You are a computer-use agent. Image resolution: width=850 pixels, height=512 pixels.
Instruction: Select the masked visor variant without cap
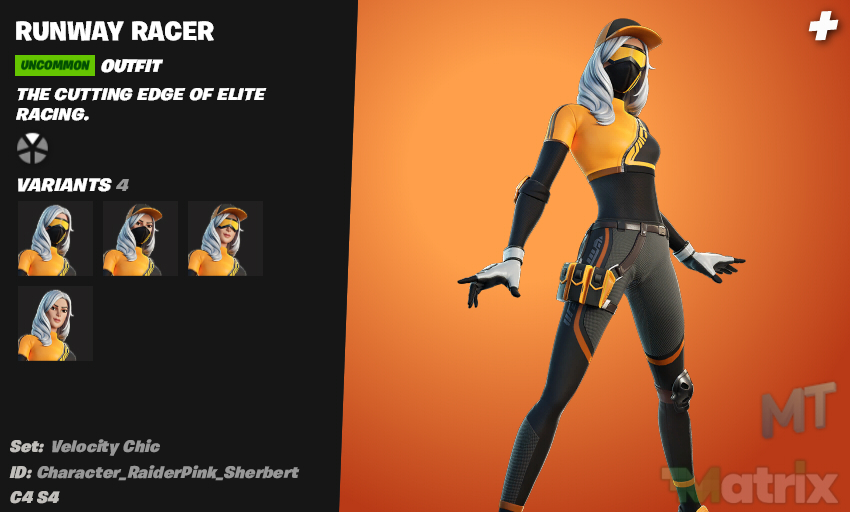point(55,238)
